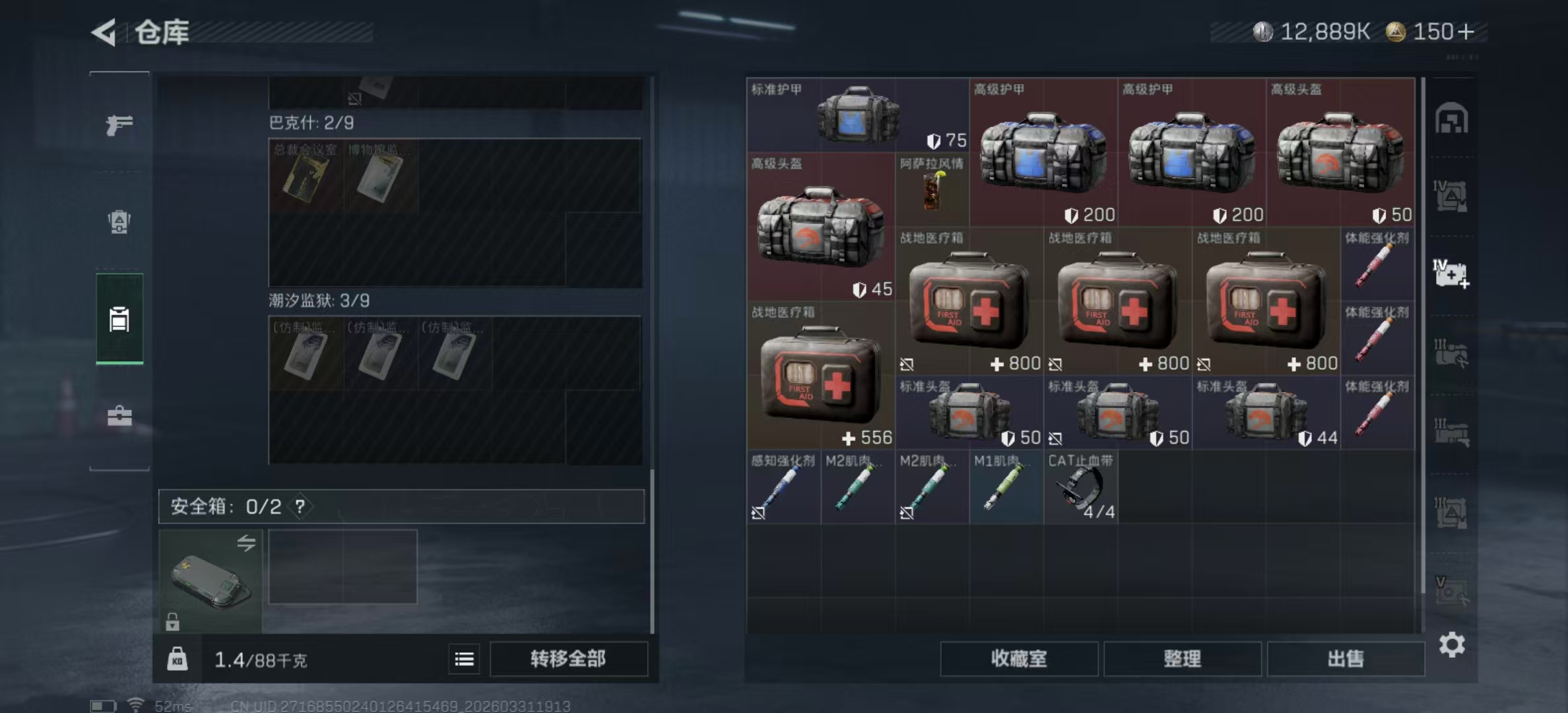Image resolution: width=1568 pixels, height=713 pixels.
Task: Open the 安全箱 question mark tooltip
Action: tap(300, 507)
